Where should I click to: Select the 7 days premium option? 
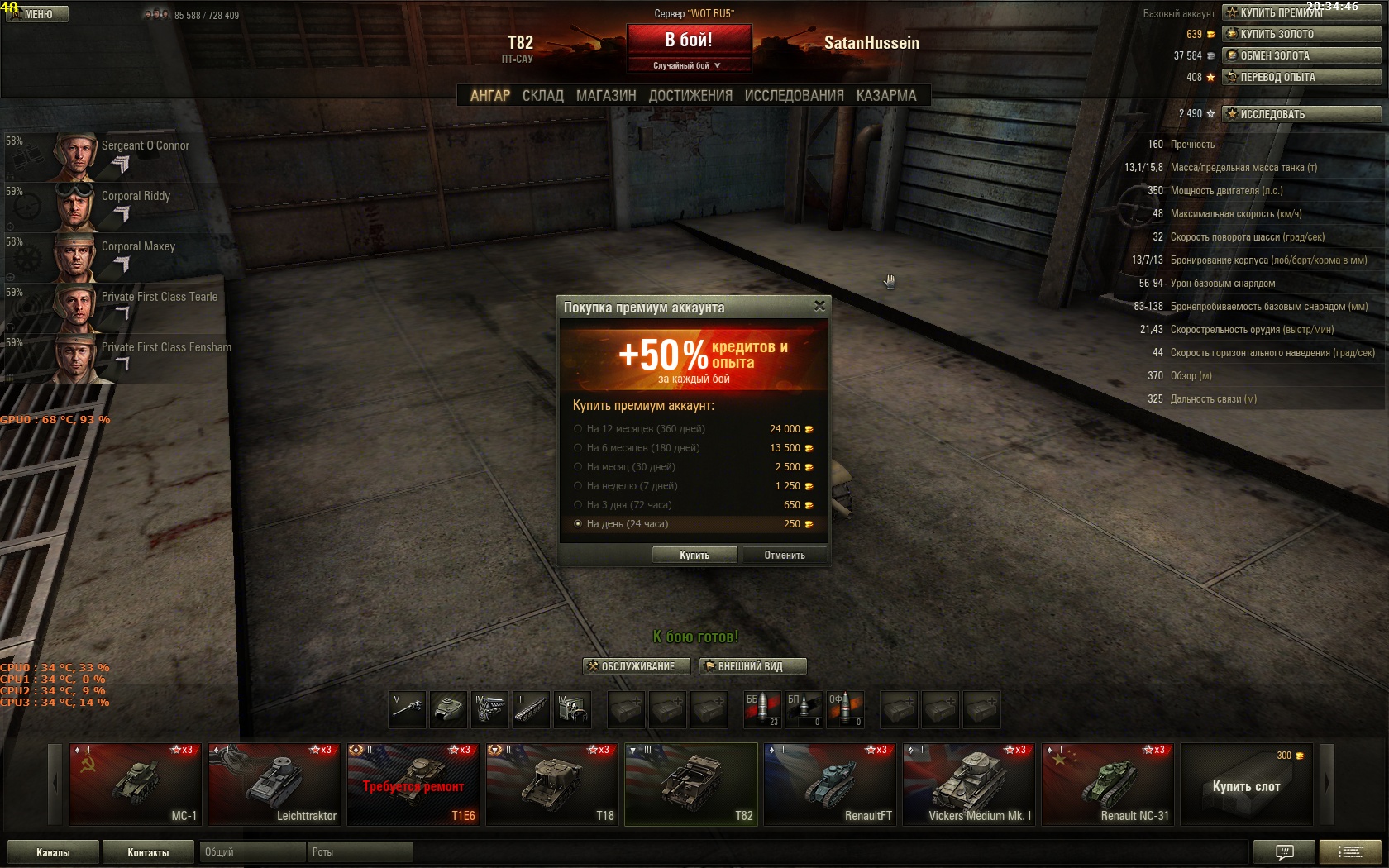(x=578, y=486)
